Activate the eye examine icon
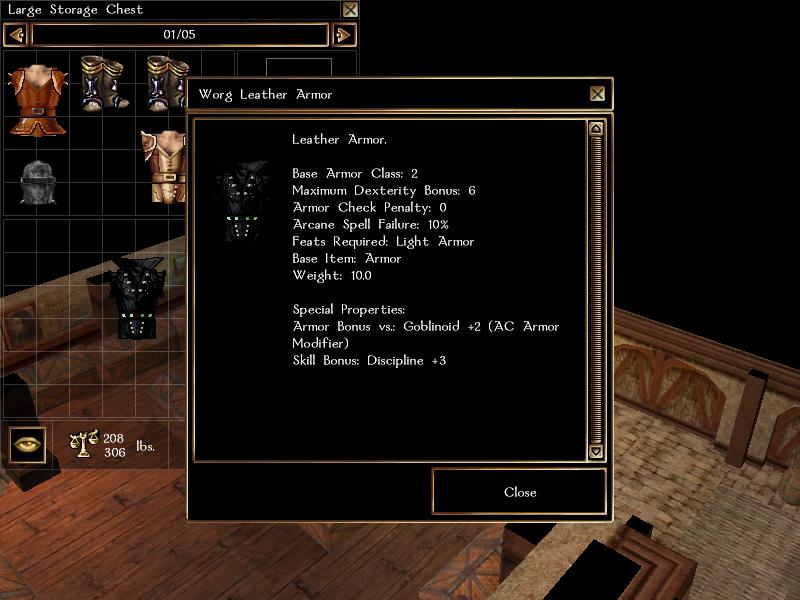 [x=27, y=444]
